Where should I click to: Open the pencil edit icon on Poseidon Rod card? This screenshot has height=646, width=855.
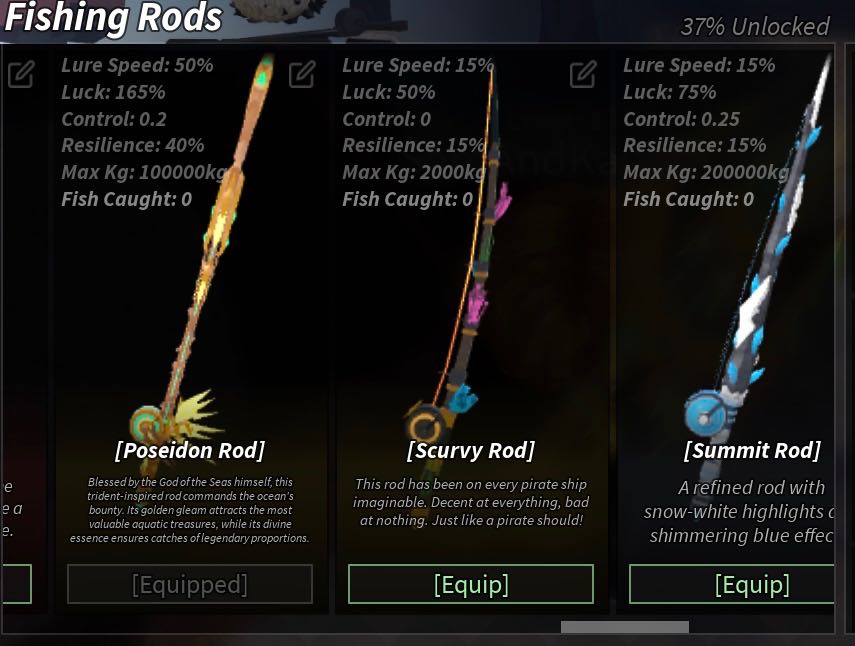point(302,74)
